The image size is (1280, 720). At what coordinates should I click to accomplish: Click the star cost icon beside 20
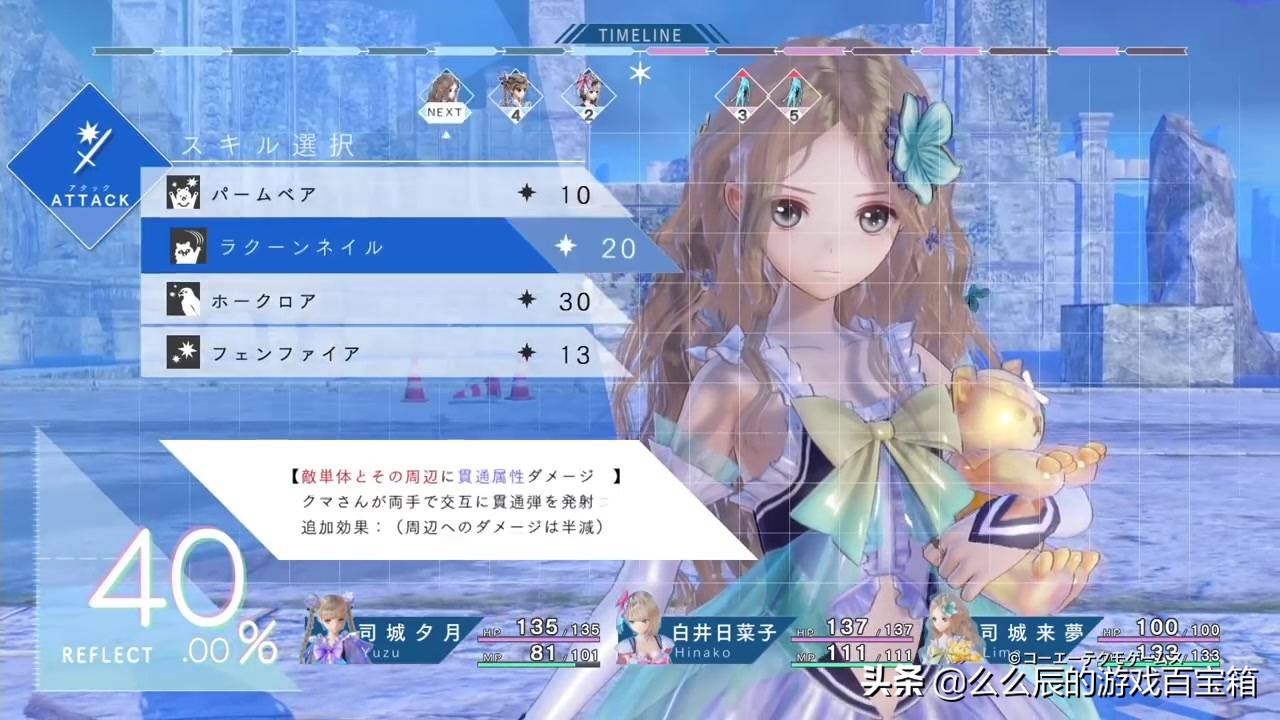click(567, 246)
